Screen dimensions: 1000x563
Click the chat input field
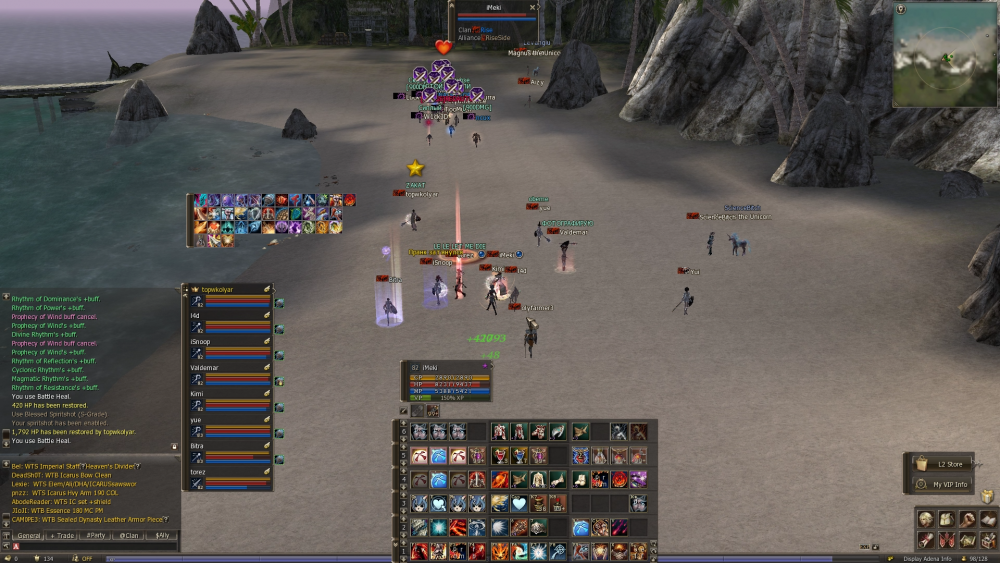[x=90, y=548]
